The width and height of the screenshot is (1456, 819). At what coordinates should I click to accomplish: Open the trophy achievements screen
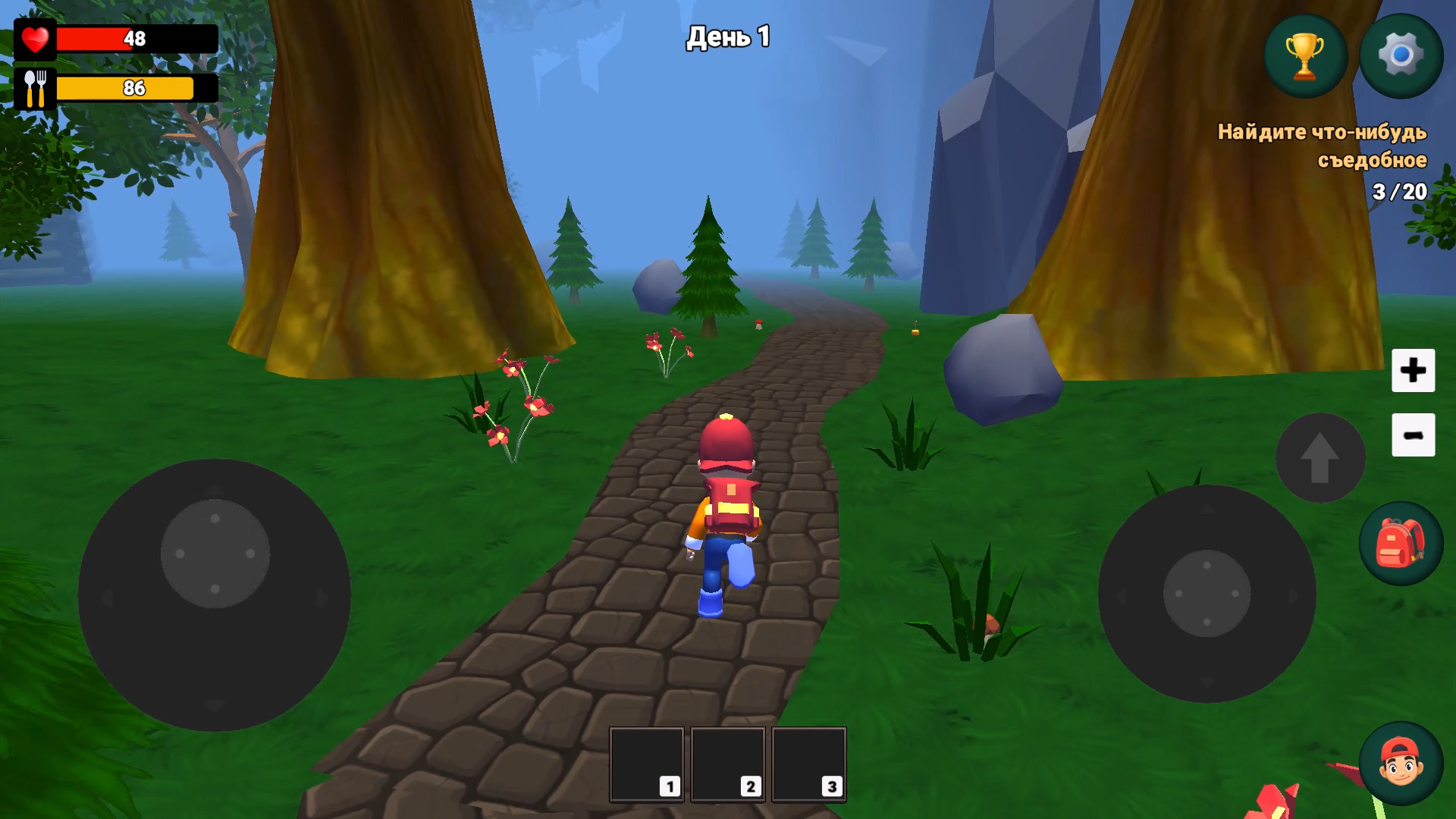(x=1304, y=54)
